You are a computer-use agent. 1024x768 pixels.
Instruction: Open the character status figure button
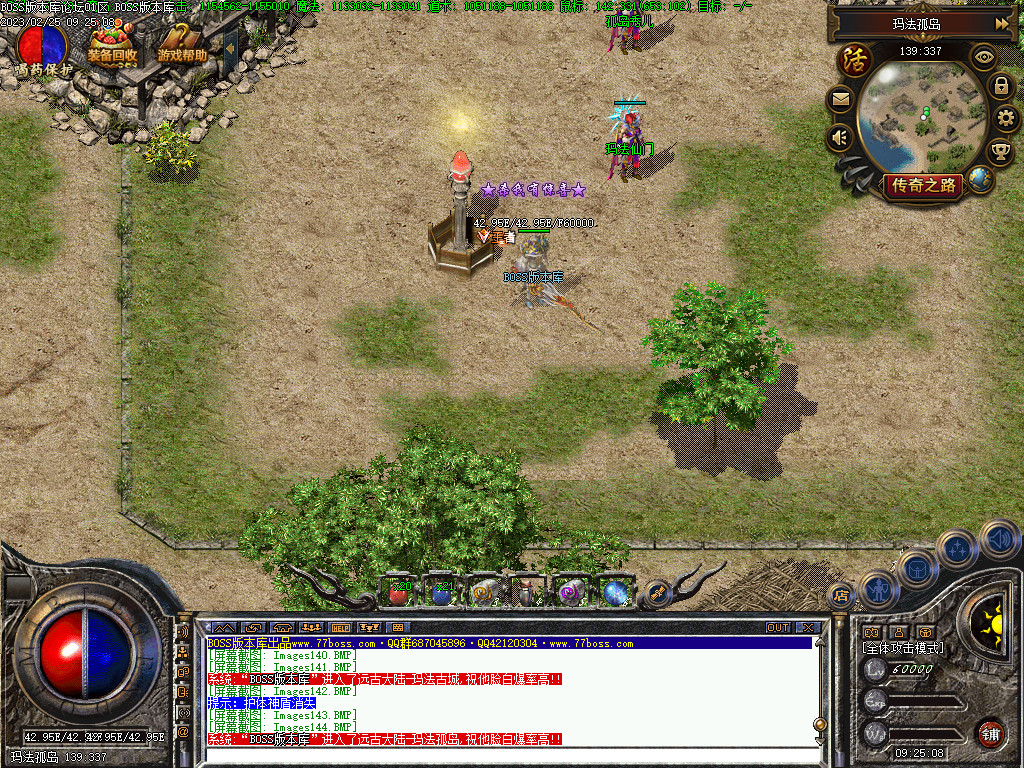tap(877, 588)
